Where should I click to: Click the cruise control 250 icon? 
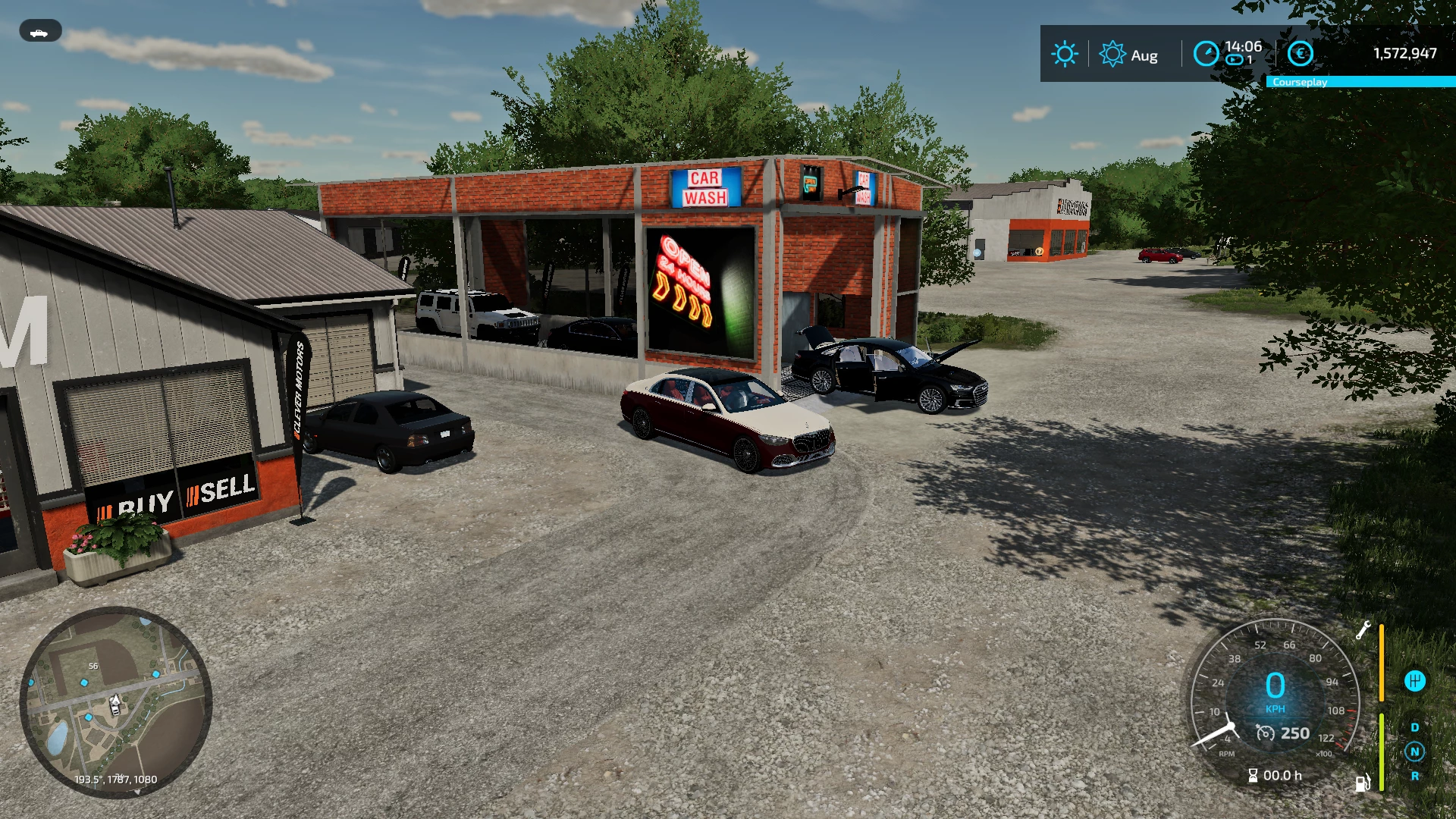1266,733
